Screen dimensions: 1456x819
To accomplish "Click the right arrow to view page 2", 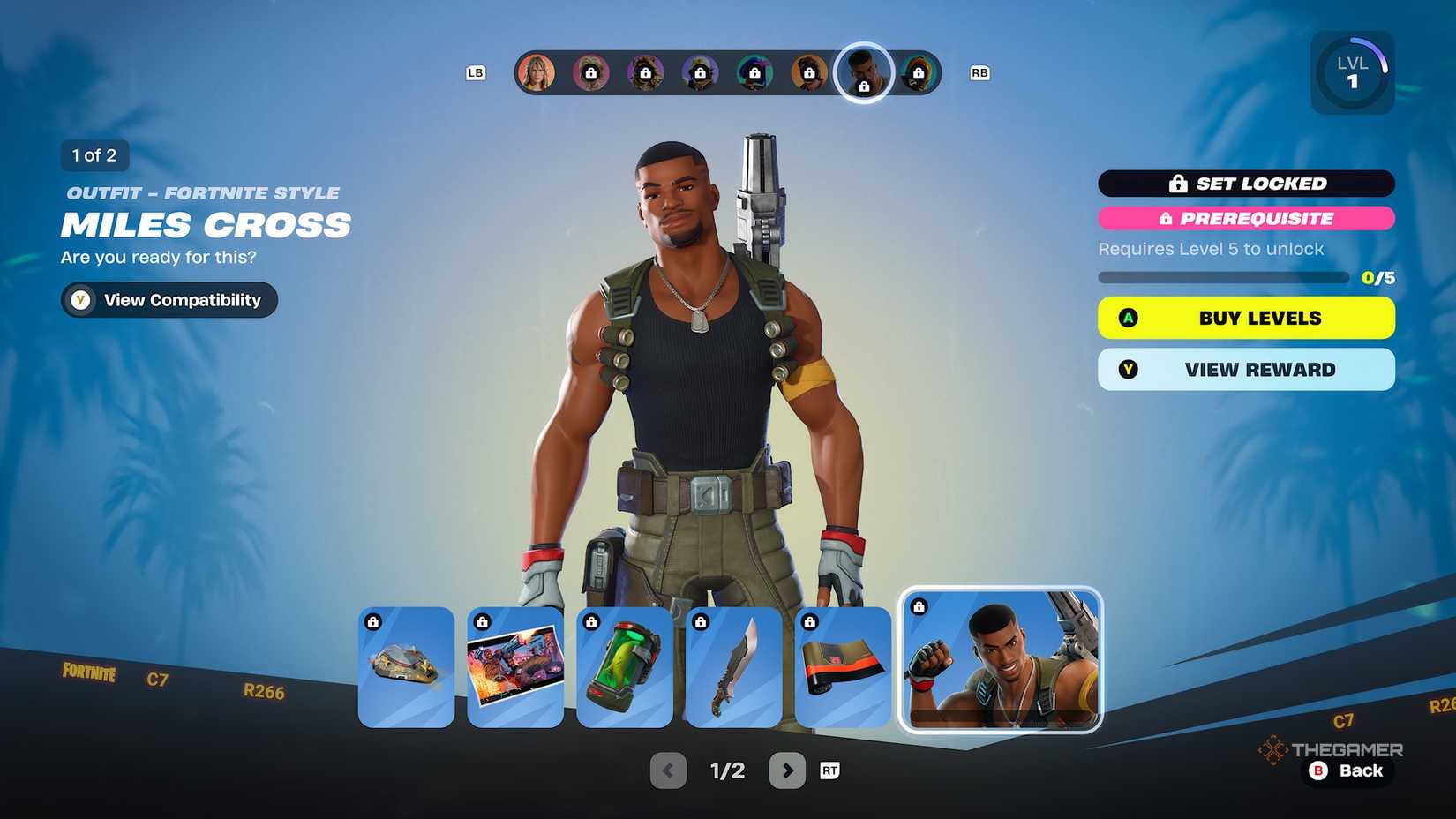I will click(x=786, y=770).
